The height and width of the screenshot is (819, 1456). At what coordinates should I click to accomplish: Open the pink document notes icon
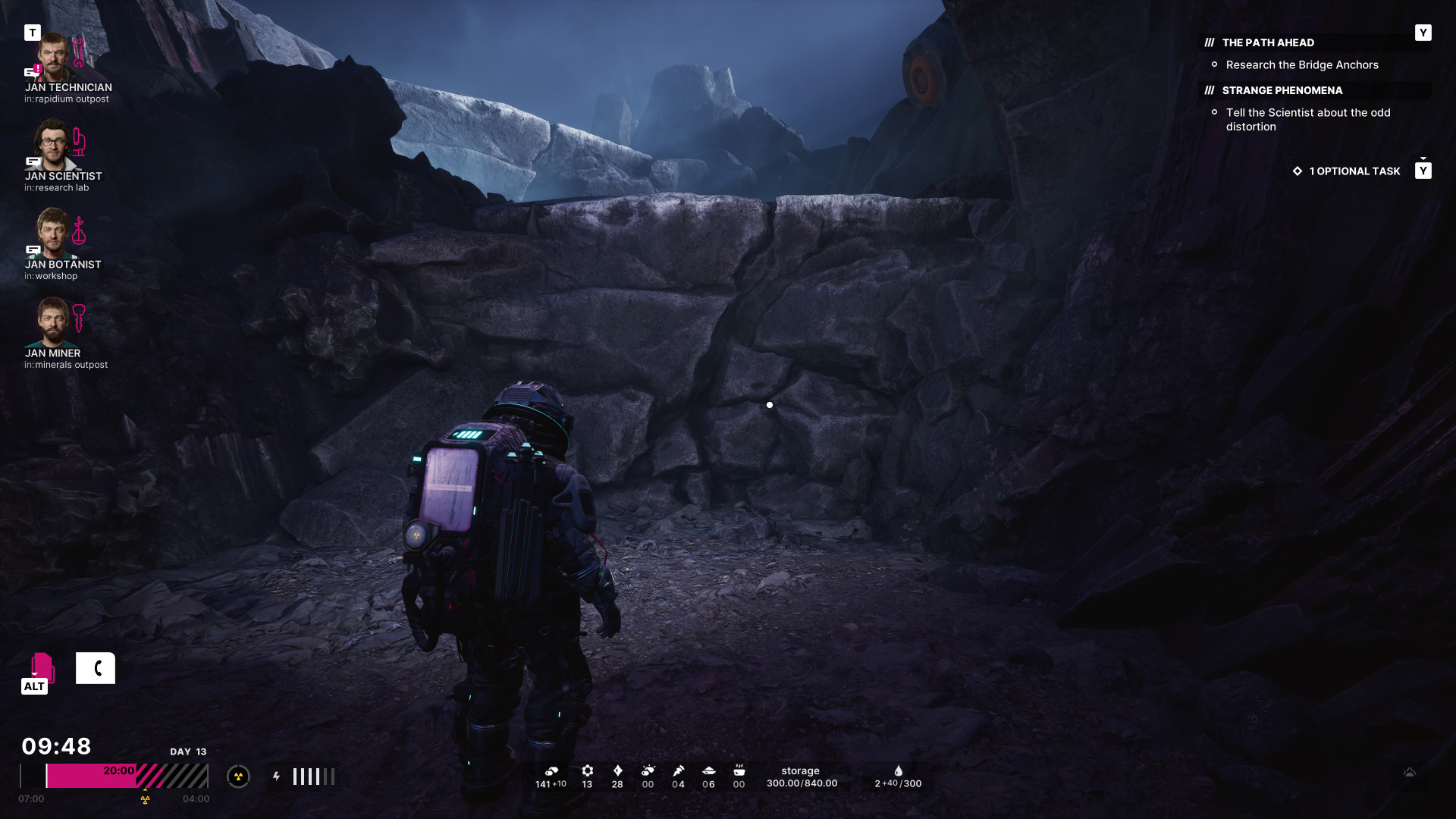(x=41, y=667)
